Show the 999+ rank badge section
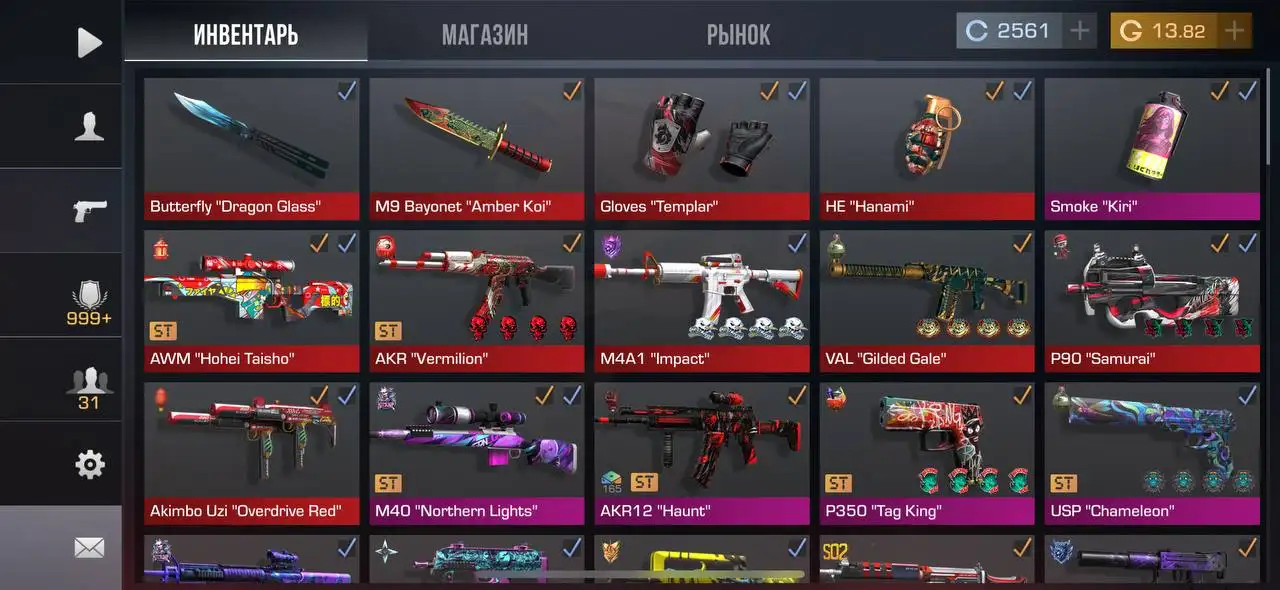This screenshot has height=590, width=1280. [89, 301]
